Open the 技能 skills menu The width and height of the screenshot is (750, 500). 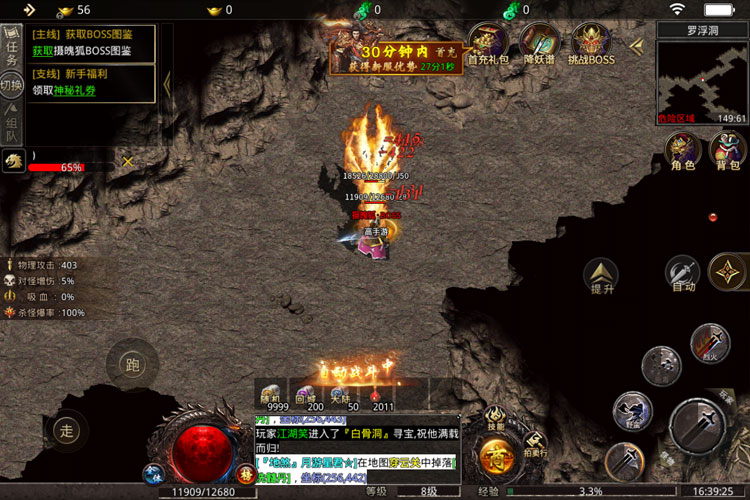(496, 418)
